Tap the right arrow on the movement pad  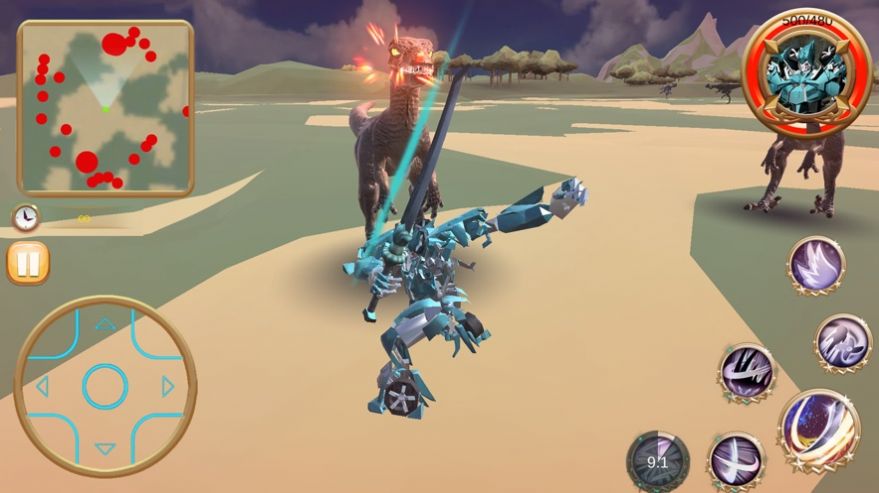point(168,386)
